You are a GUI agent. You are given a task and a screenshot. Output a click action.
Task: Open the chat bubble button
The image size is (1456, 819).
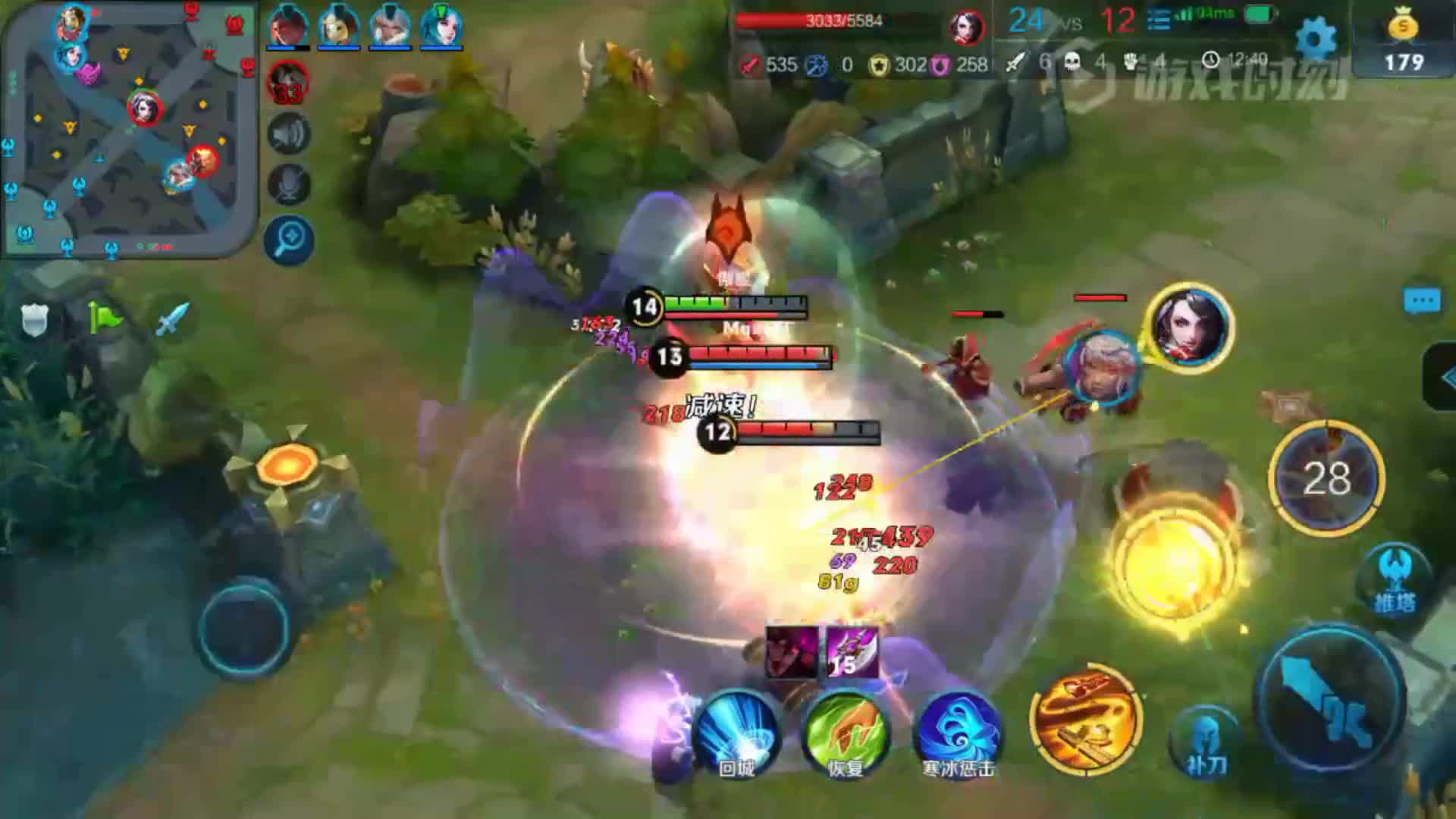click(x=1421, y=301)
